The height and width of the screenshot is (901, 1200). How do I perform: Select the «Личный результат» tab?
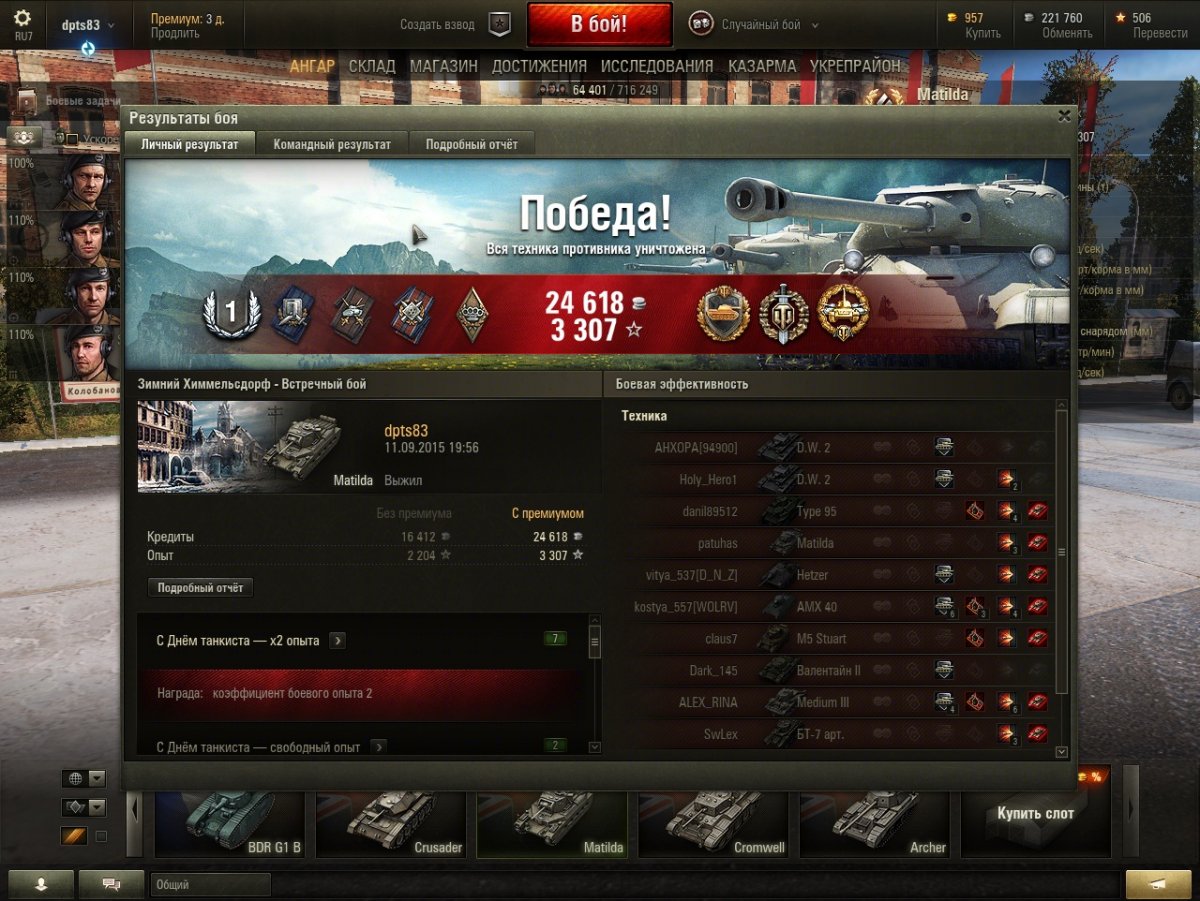coord(189,144)
